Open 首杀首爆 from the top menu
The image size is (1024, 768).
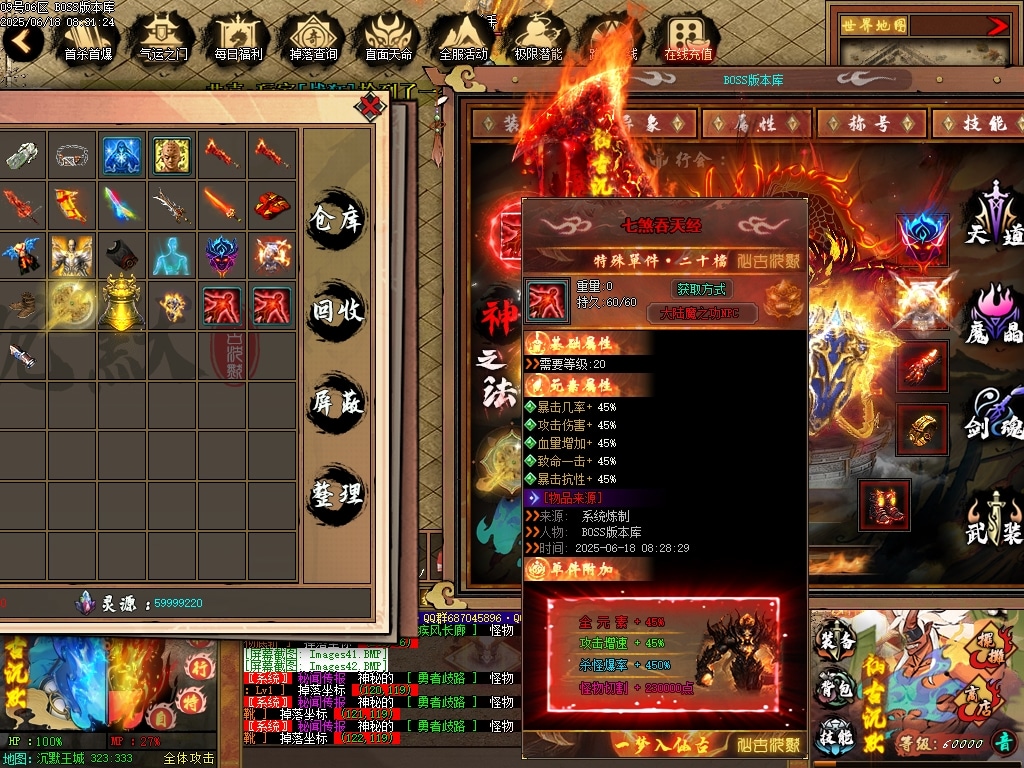pos(88,38)
